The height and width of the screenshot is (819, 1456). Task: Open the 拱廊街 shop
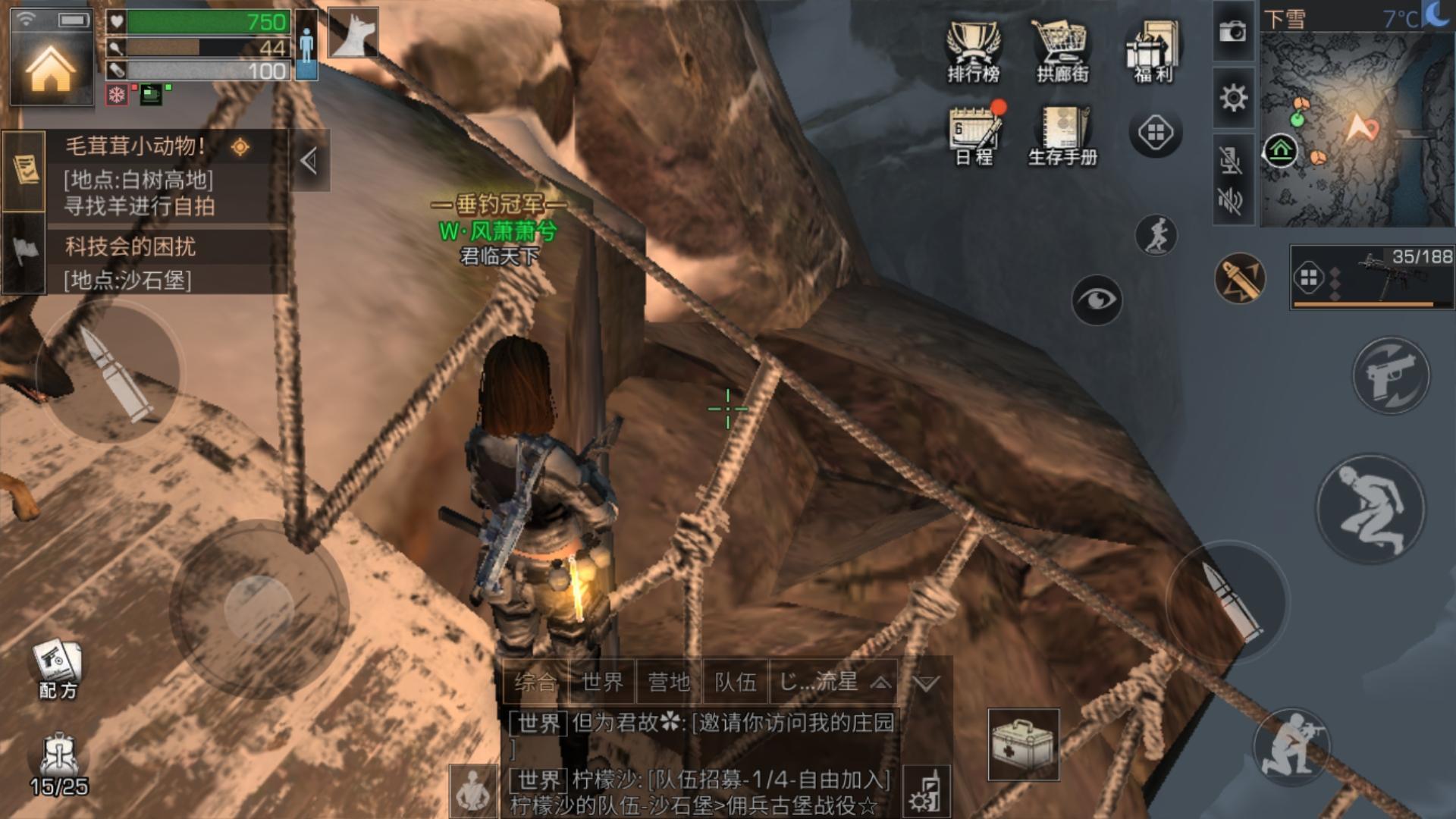pyautogui.click(x=1062, y=52)
